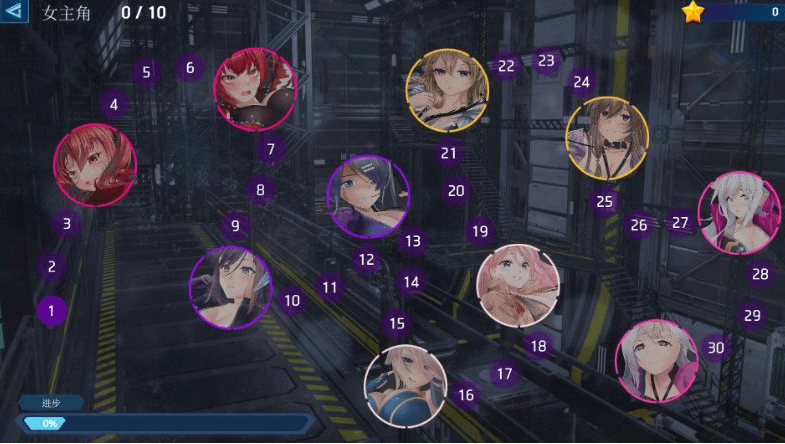The height and width of the screenshot is (444, 785).
Task: Select stage node number 15
Action: click(x=397, y=323)
